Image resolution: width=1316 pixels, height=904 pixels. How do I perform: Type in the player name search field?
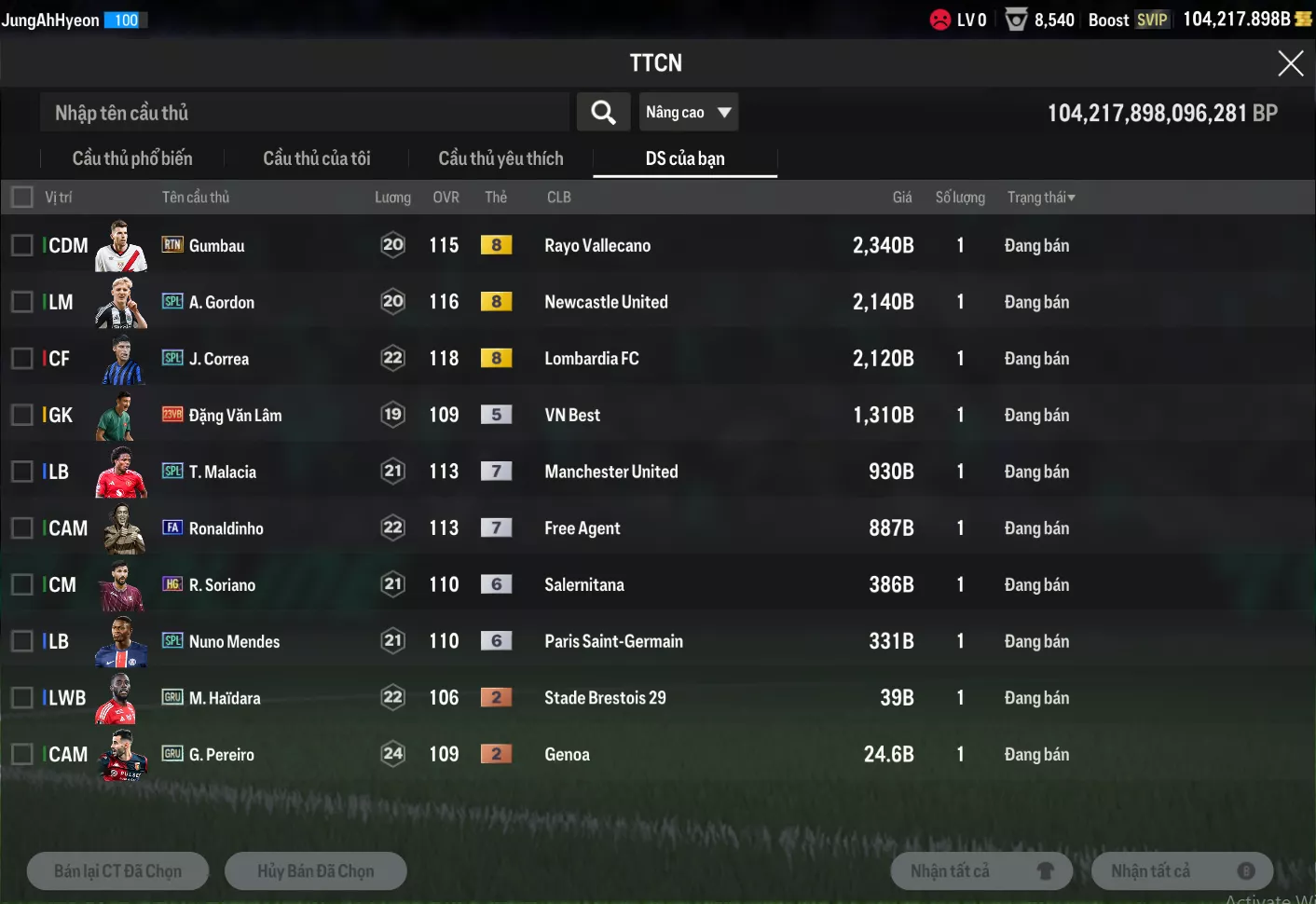click(304, 113)
